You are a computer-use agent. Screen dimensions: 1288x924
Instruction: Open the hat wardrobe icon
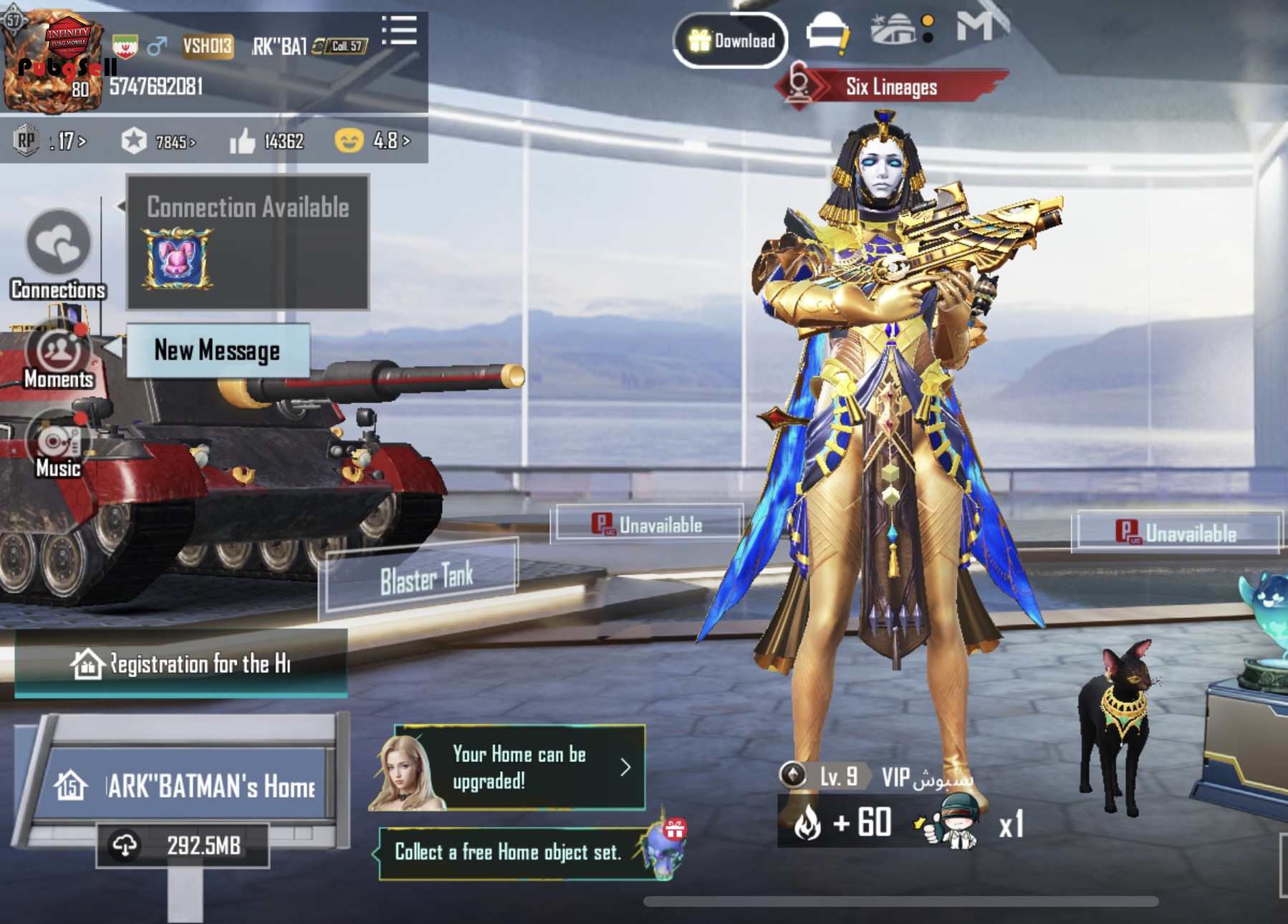click(827, 33)
